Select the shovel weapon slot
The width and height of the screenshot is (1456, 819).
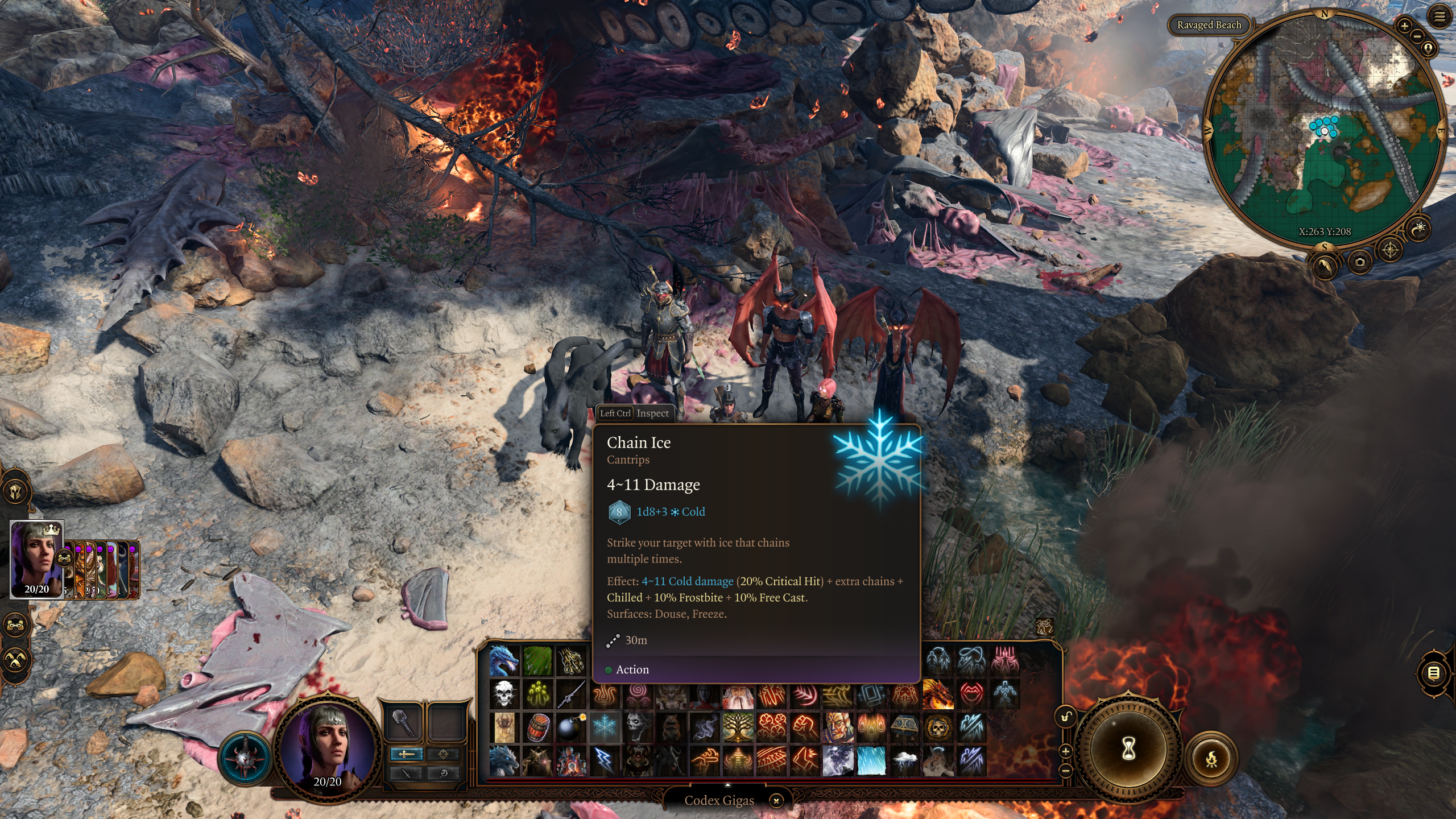tap(403, 722)
